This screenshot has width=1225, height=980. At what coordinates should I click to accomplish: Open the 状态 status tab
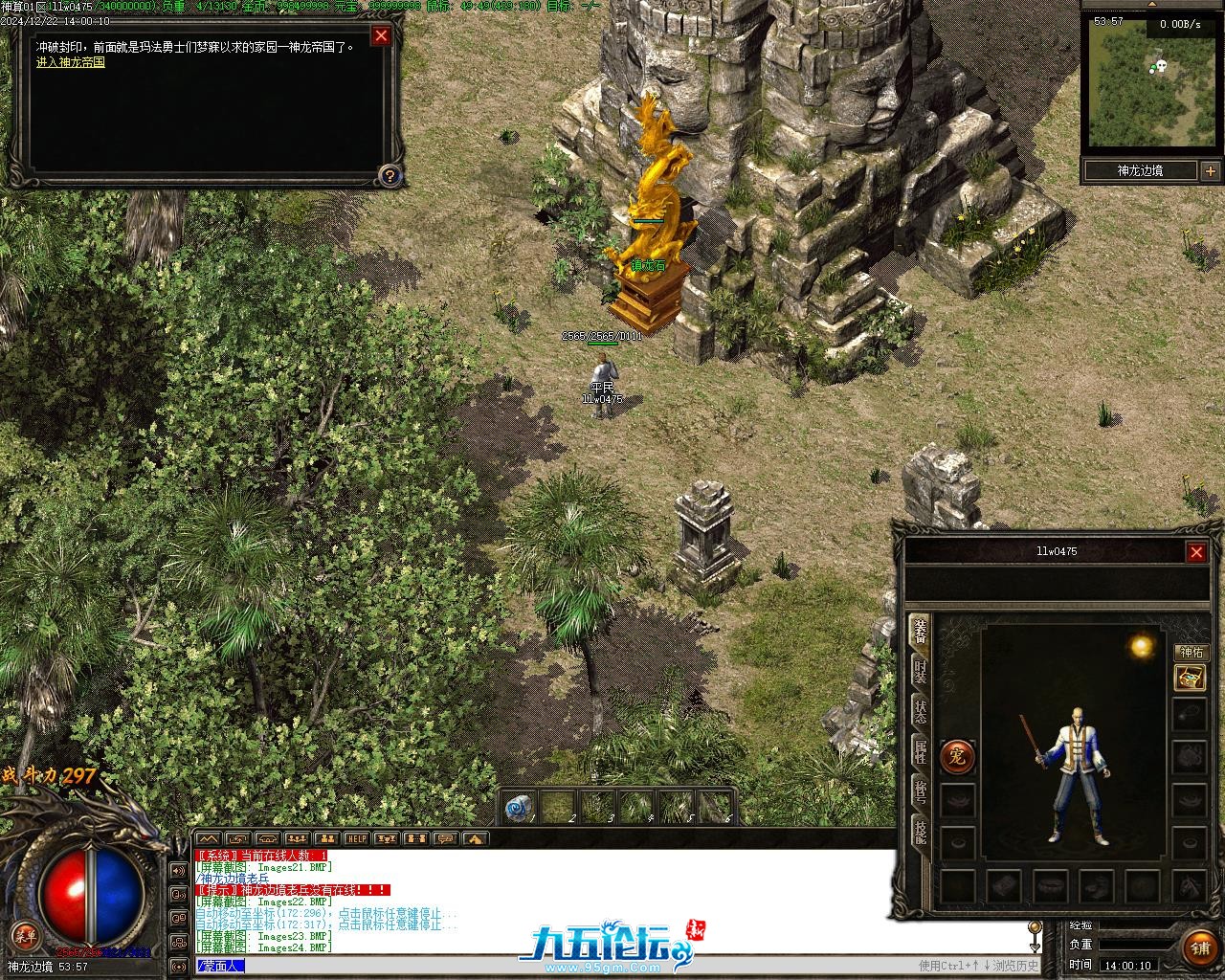click(920, 712)
